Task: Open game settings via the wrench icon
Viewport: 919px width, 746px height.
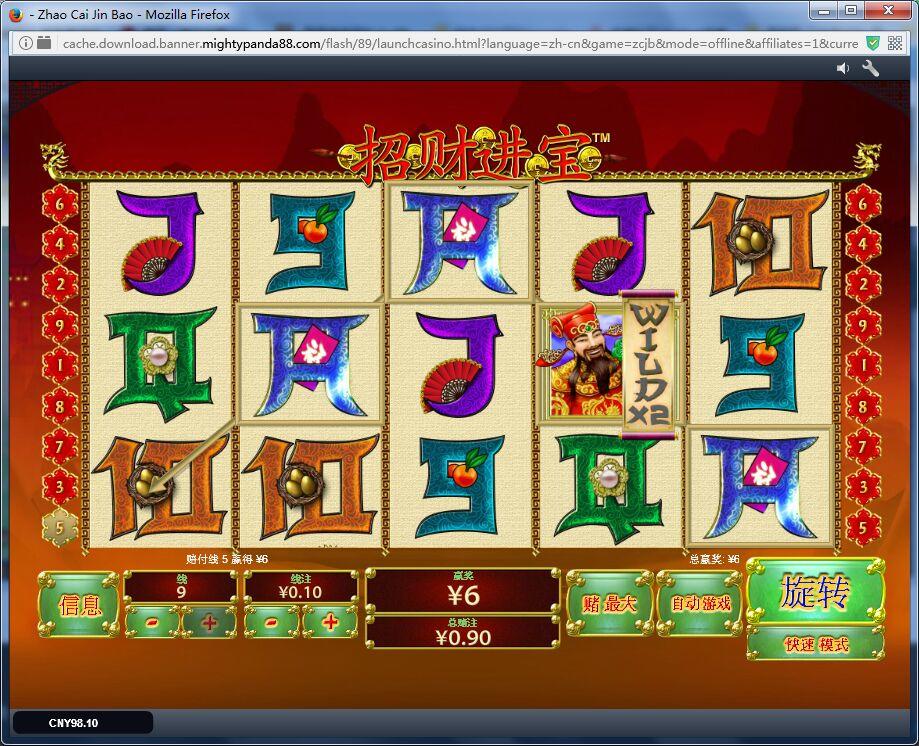Action: (x=870, y=68)
